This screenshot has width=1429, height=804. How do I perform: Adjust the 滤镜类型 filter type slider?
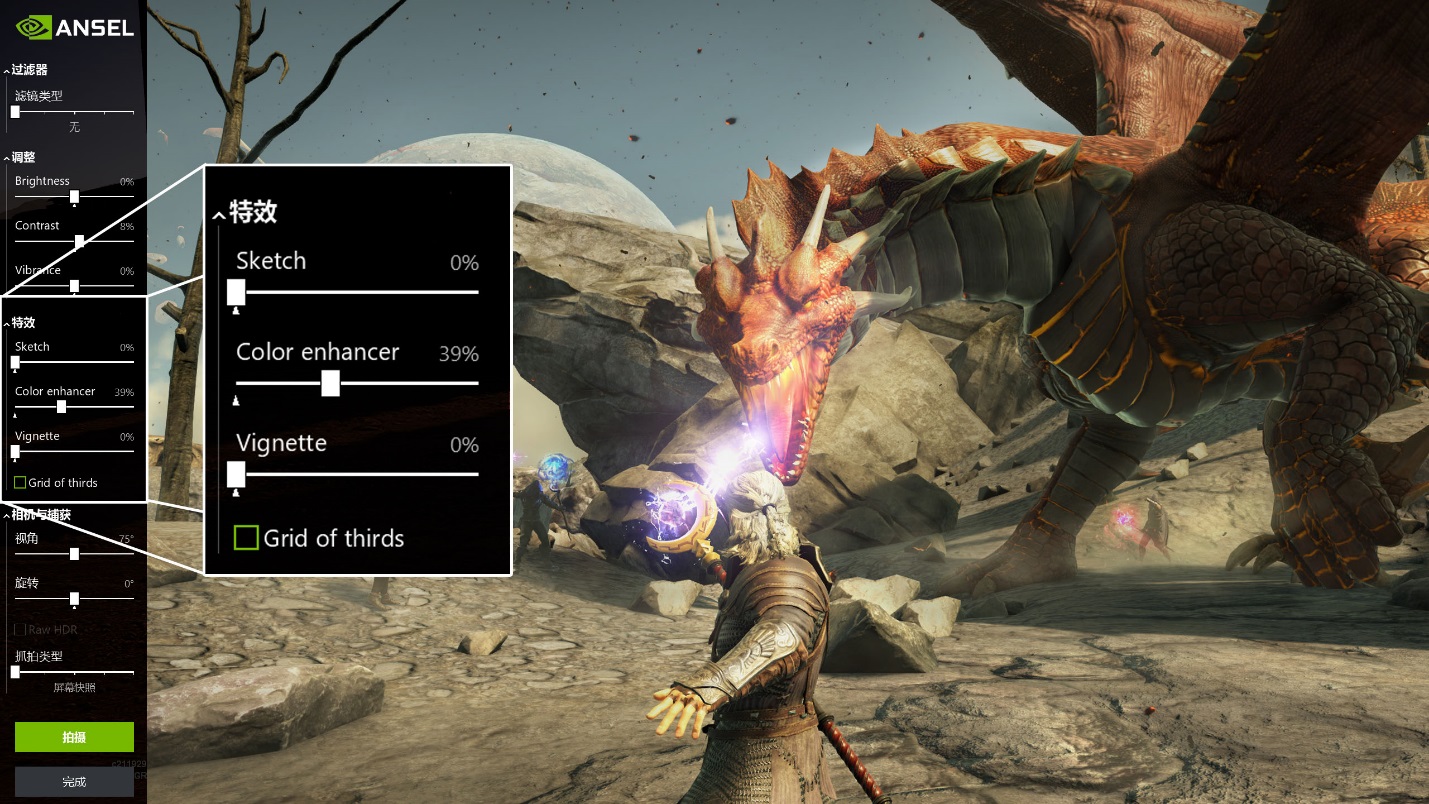point(15,112)
